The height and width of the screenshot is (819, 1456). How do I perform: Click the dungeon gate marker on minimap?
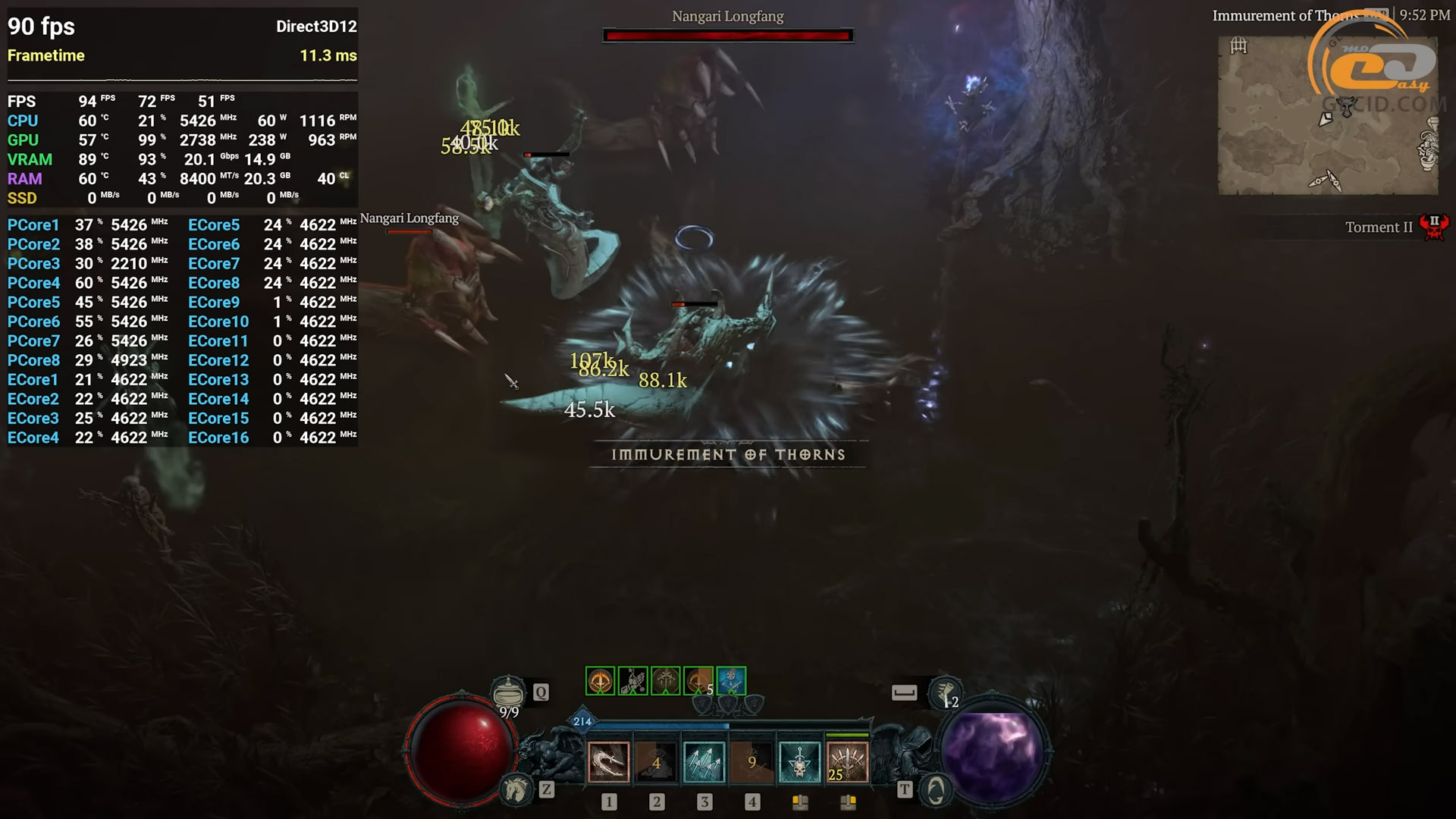pos(1238,46)
